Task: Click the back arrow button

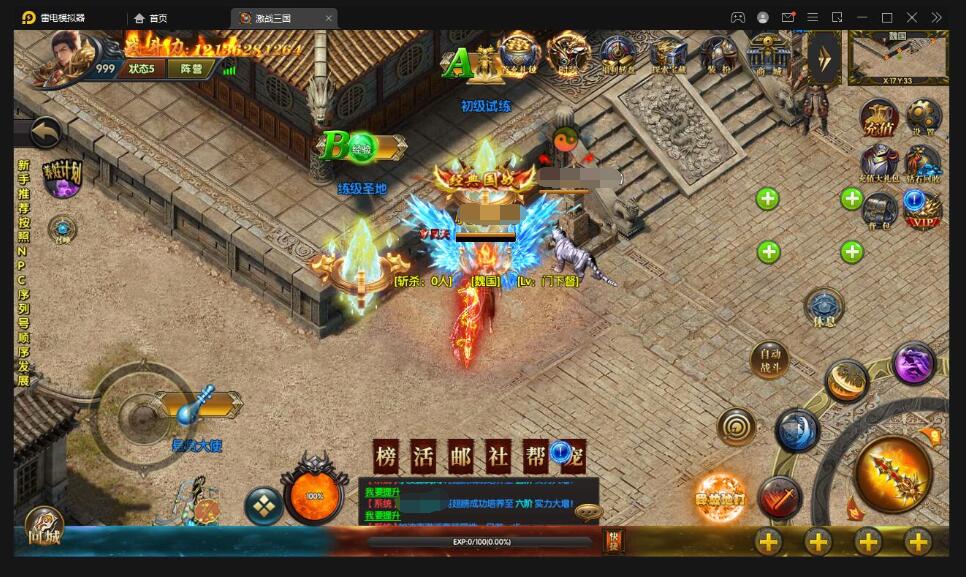Action: click(x=46, y=131)
